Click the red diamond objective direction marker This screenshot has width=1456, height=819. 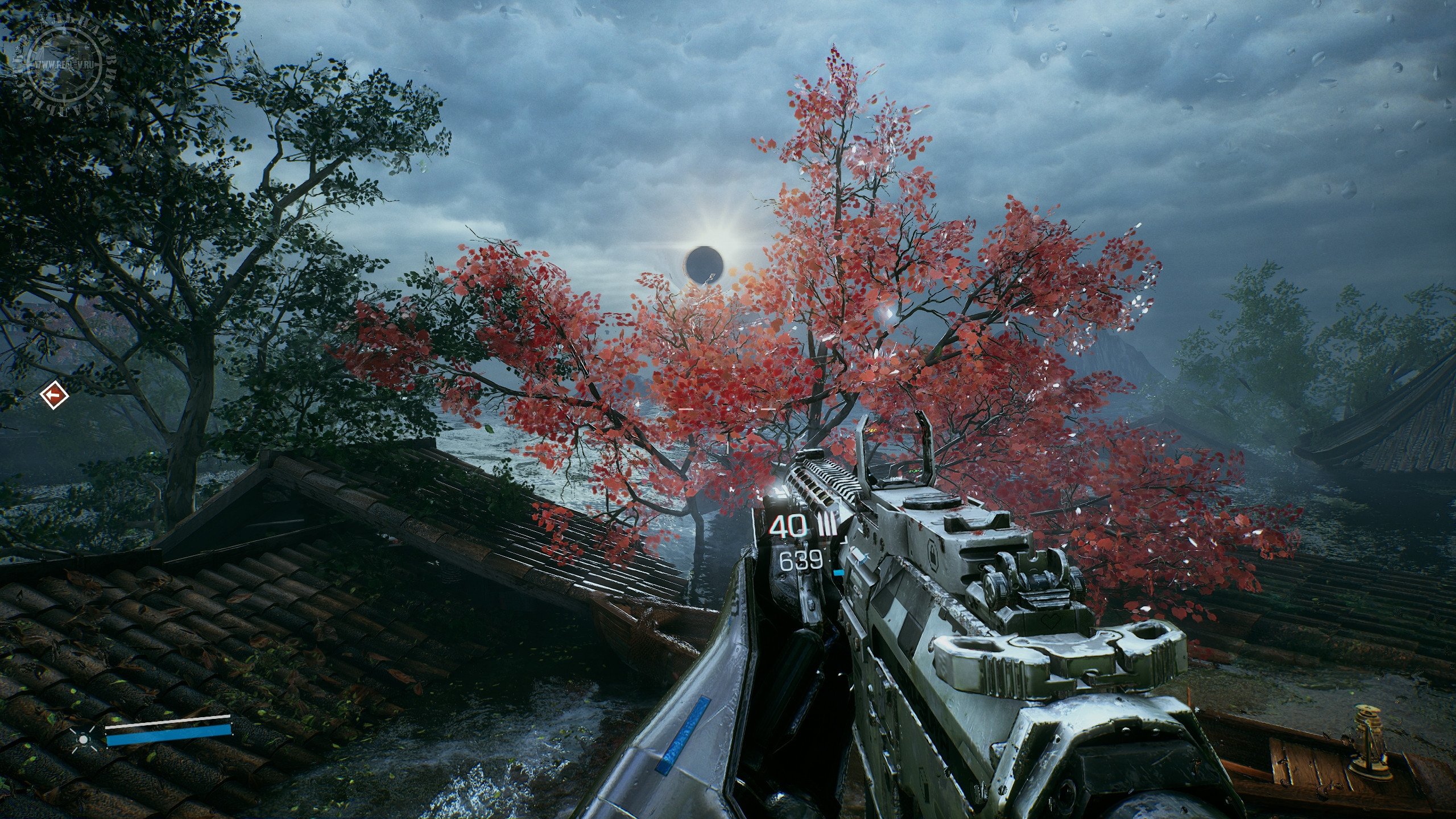[55, 394]
